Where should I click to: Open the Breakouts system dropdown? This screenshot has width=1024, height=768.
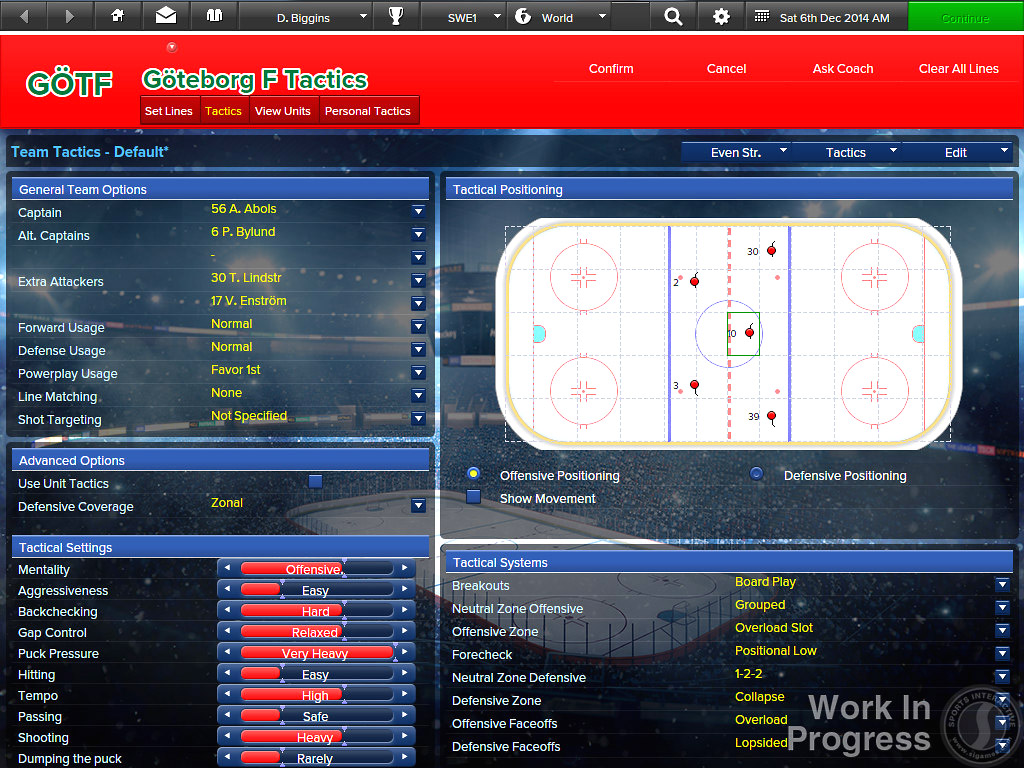click(1002, 584)
